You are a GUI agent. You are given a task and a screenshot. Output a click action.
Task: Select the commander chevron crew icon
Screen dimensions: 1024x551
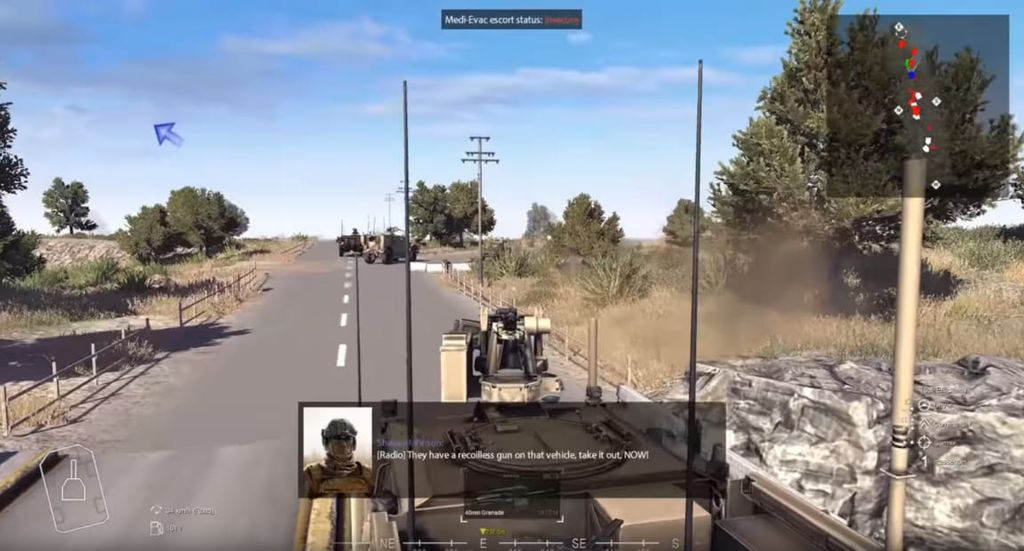pos(925,424)
